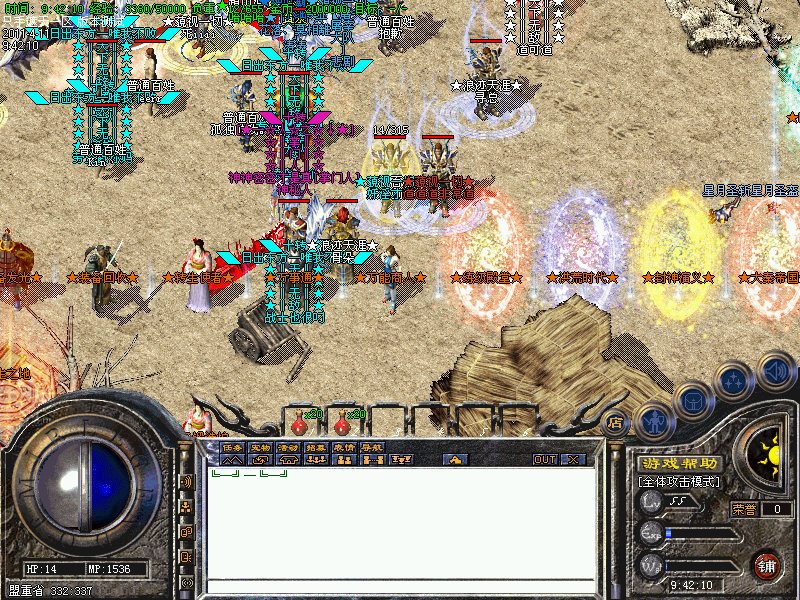Close the chat panel with X button
This screenshot has height=600, width=800.
point(573,460)
